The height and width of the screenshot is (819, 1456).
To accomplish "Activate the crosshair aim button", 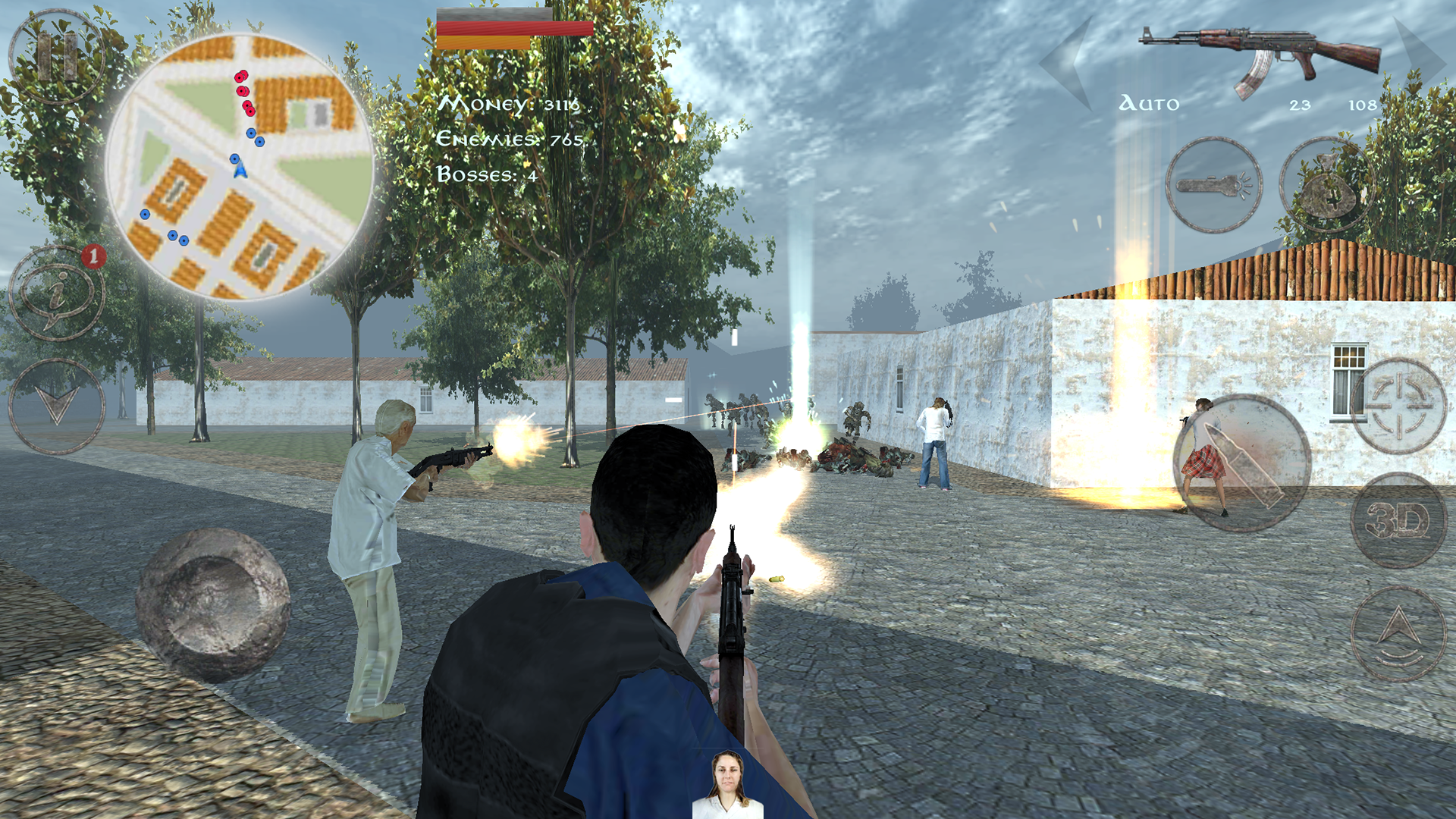I will pyautogui.click(x=1399, y=406).
